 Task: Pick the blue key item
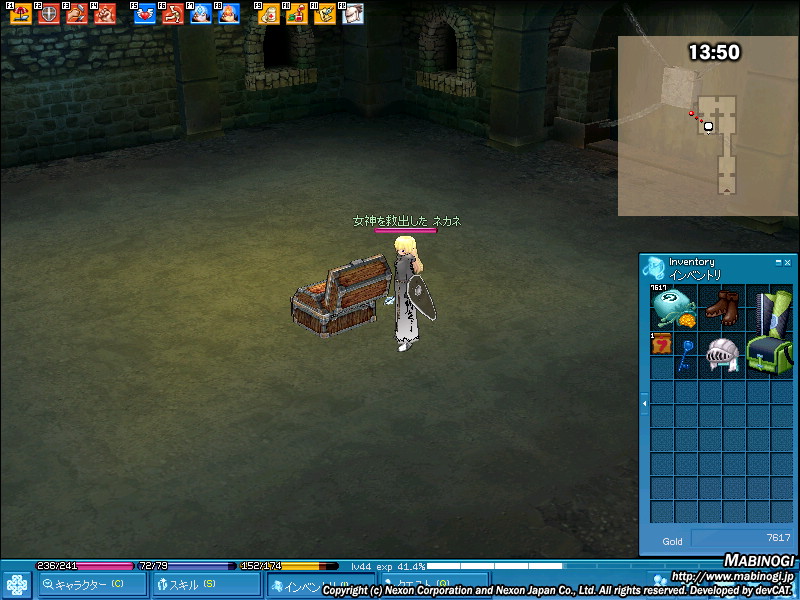click(x=685, y=354)
